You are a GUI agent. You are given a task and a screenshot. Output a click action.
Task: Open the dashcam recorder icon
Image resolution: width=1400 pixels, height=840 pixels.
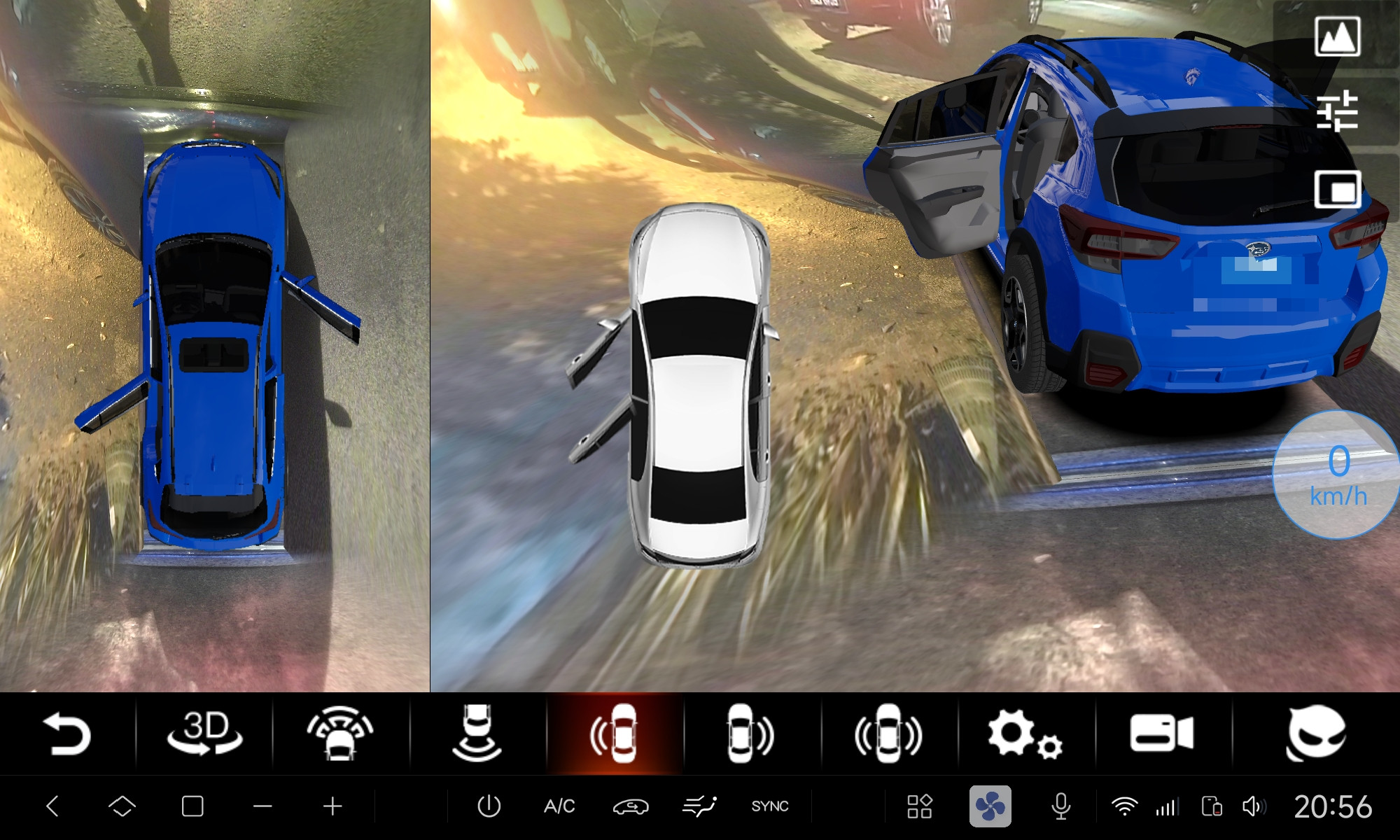[1161, 734]
